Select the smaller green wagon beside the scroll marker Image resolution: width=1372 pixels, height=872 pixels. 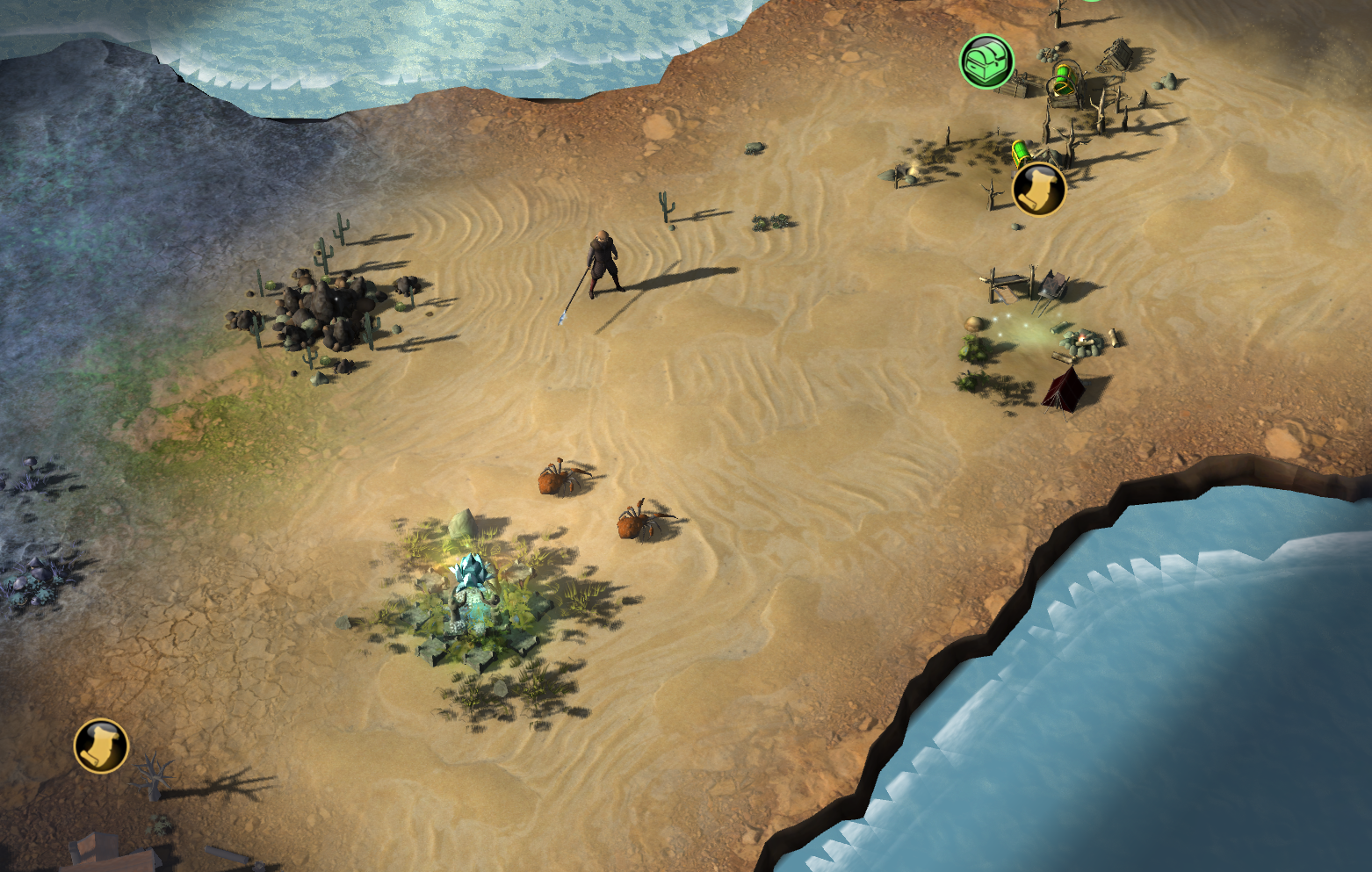pos(1022,151)
